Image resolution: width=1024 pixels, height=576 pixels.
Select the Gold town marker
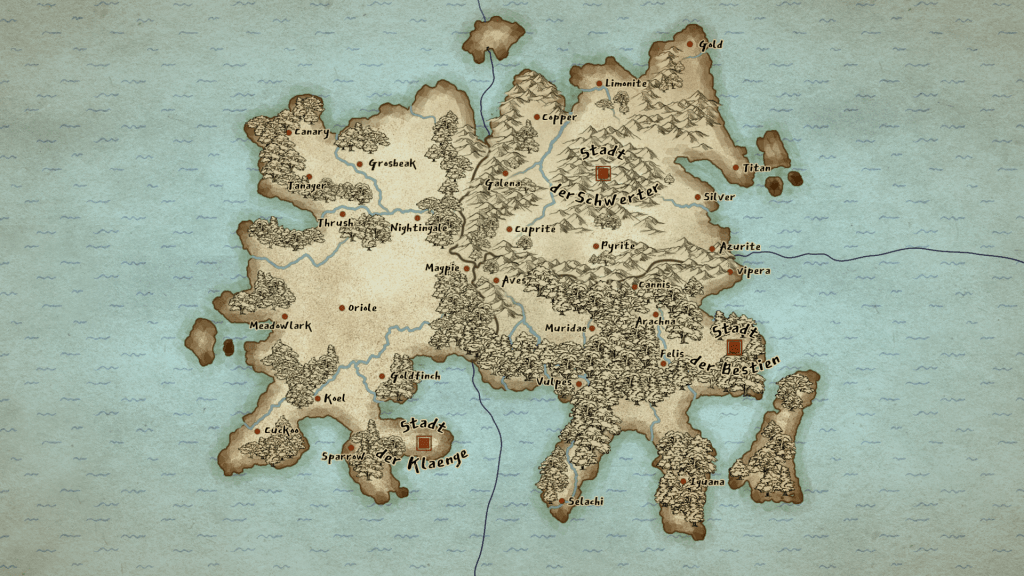pyautogui.click(x=690, y=44)
